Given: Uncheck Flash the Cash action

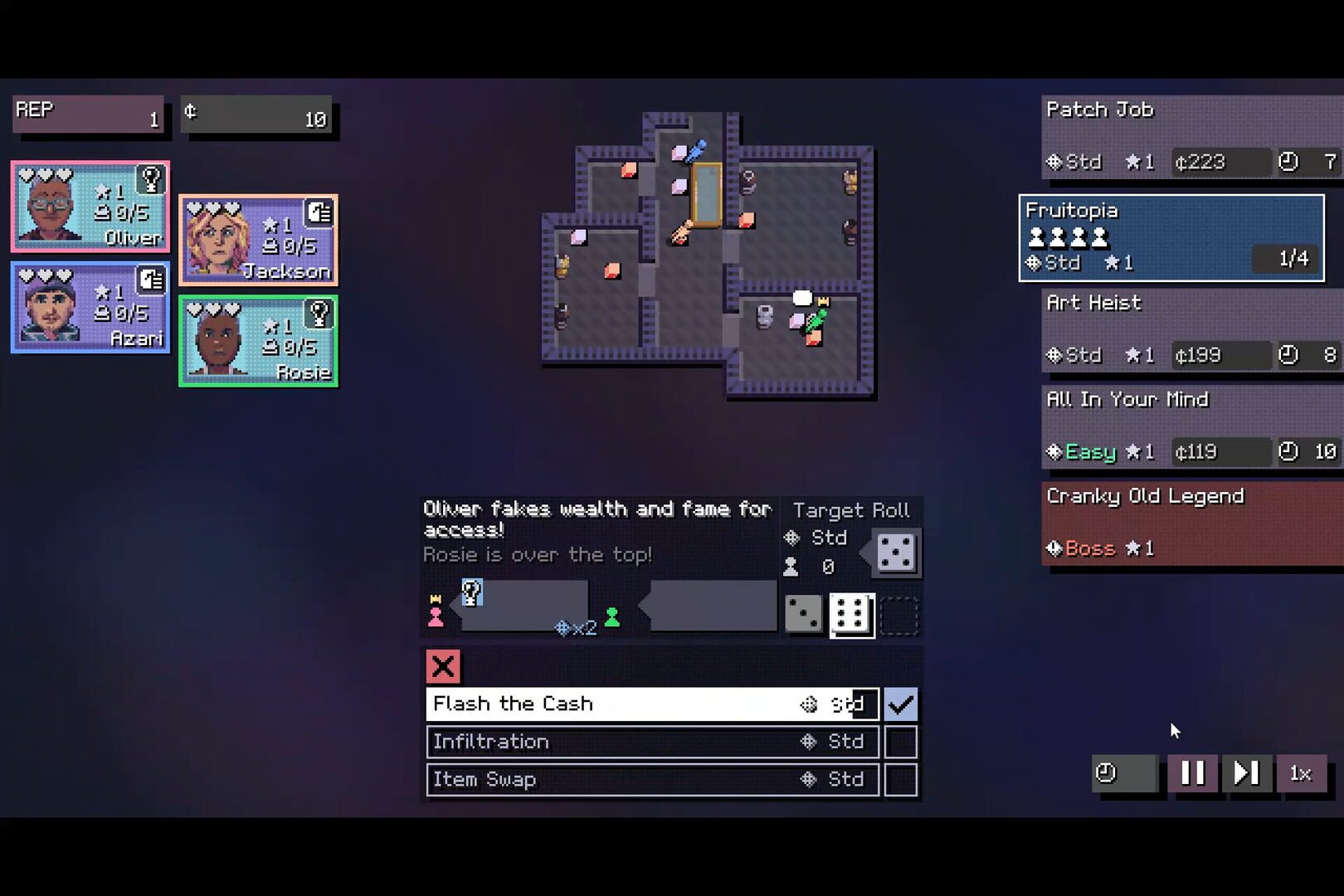Looking at the screenshot, I should point(903,704).
